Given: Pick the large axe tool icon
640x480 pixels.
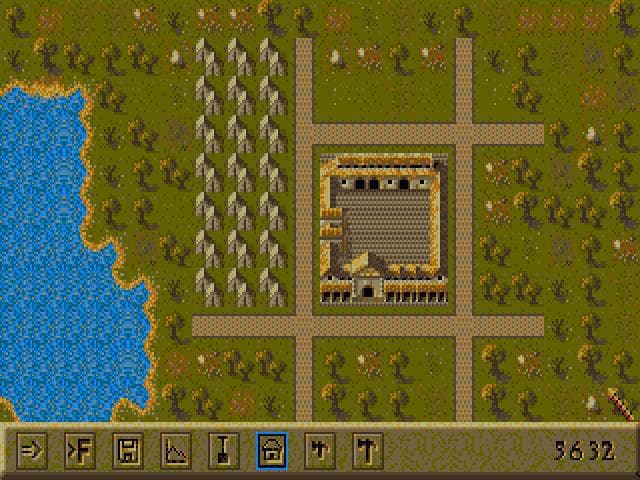Looking at the screenshot, I should point(367,450).
